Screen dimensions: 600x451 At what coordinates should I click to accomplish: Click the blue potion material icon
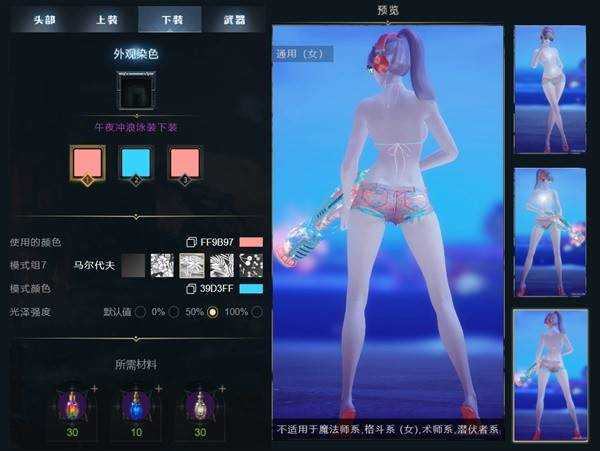(x=137, y=405)
